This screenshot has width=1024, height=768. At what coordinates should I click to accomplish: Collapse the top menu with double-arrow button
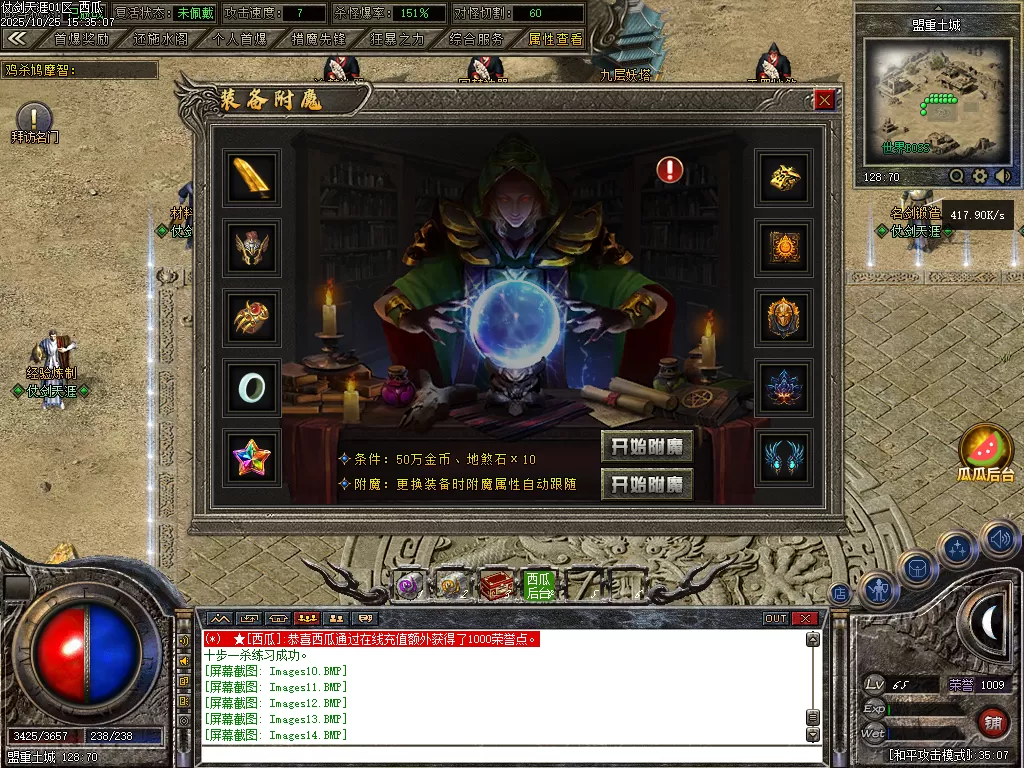tap(17, 39)
